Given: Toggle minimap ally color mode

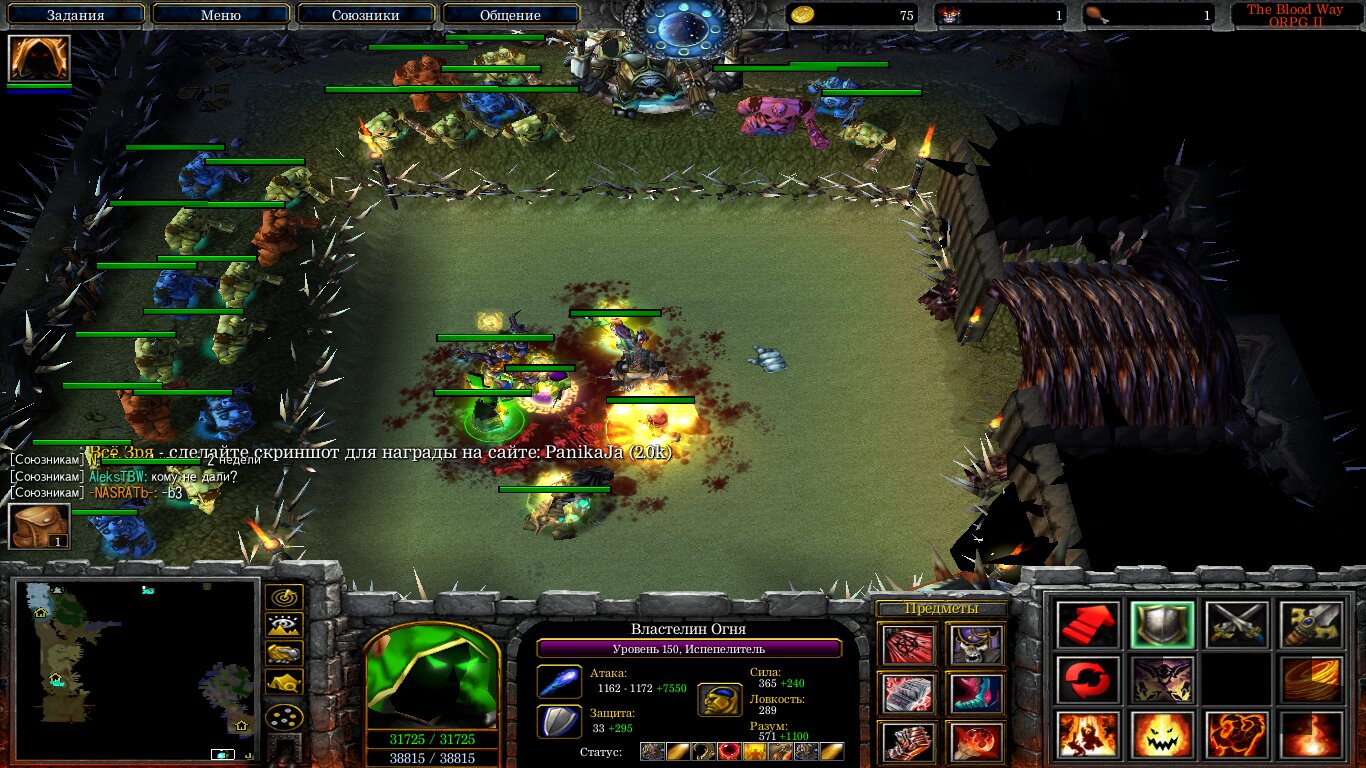Looking at the screenshot, I should [285, 655].
